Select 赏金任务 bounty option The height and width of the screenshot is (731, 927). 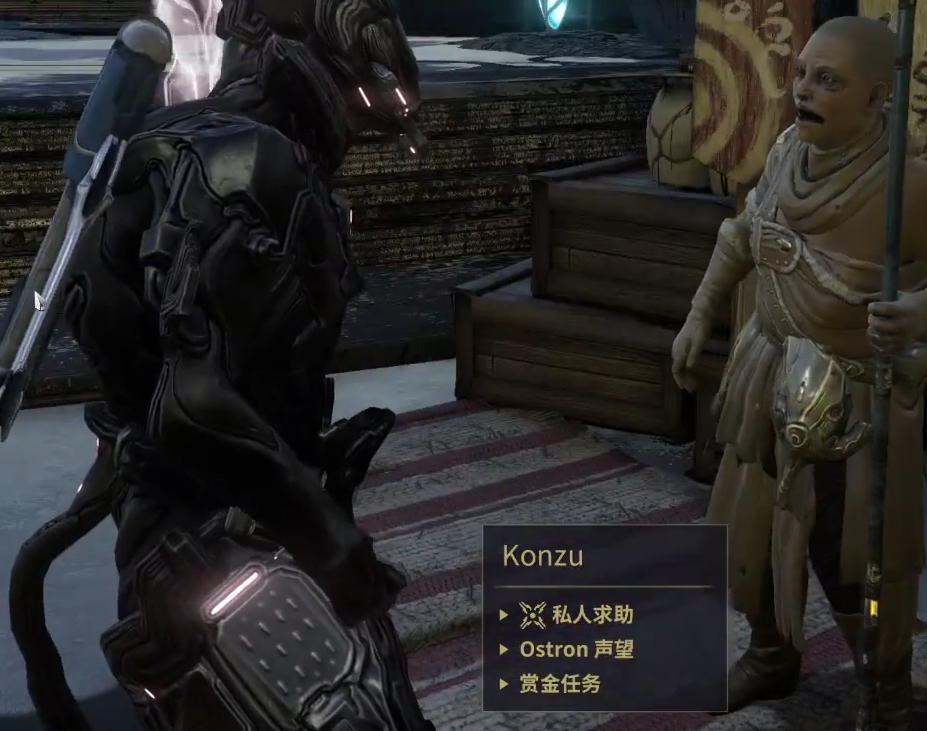point(560,684)
